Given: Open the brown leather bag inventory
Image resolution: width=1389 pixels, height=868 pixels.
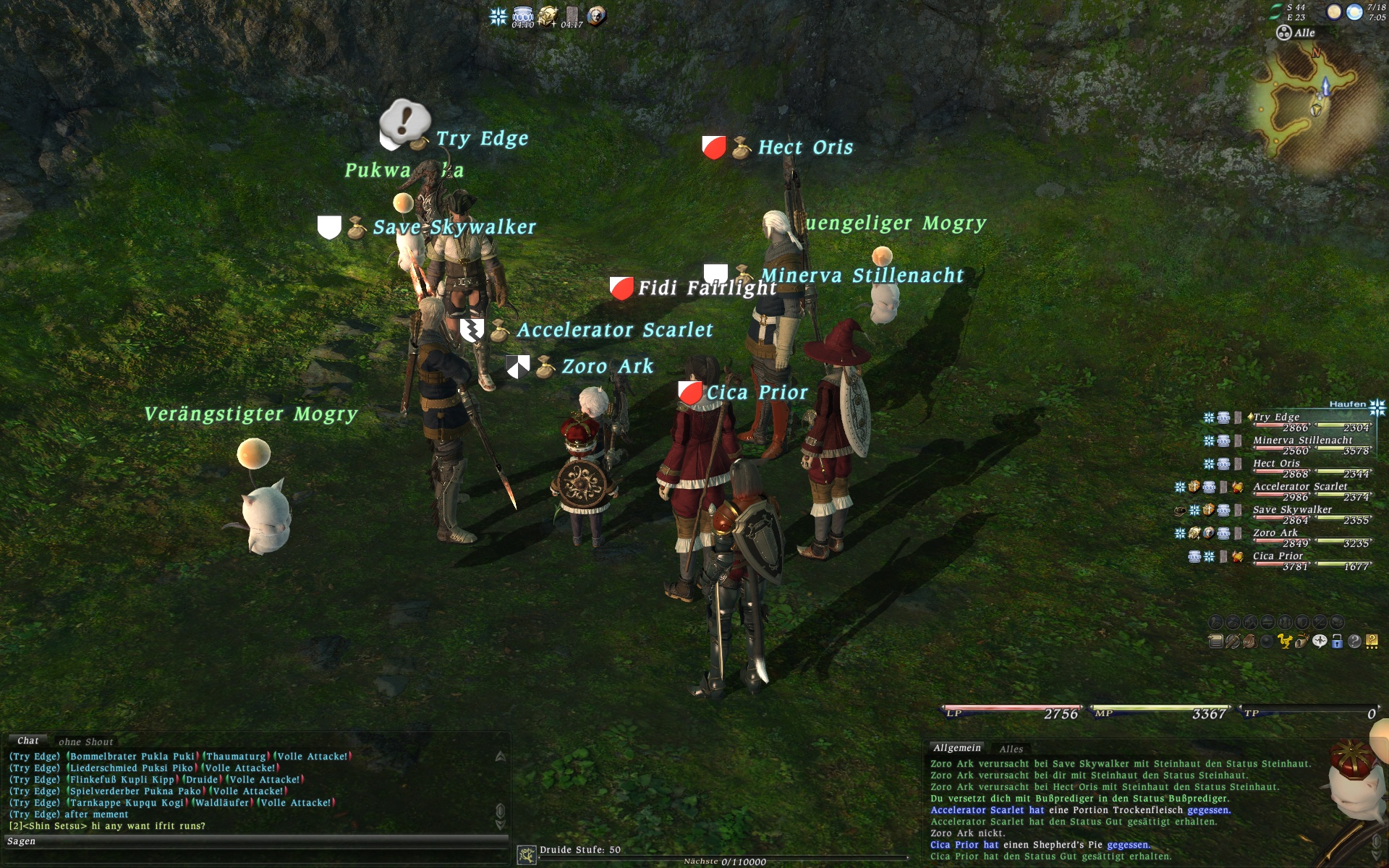Looking at the screenshot, I should 1249,642.
